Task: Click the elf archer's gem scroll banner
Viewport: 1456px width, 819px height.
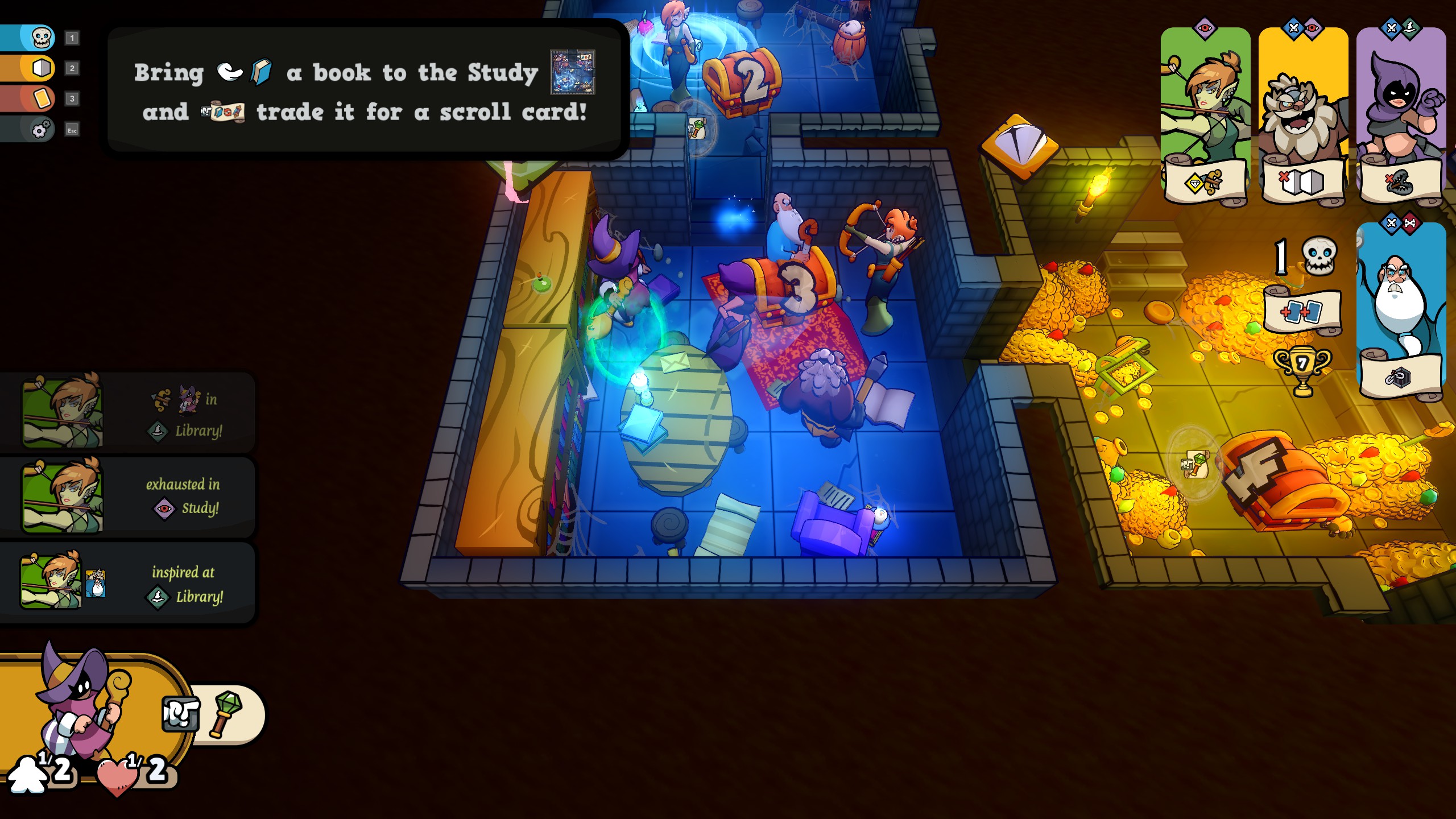Action: 1205,182
